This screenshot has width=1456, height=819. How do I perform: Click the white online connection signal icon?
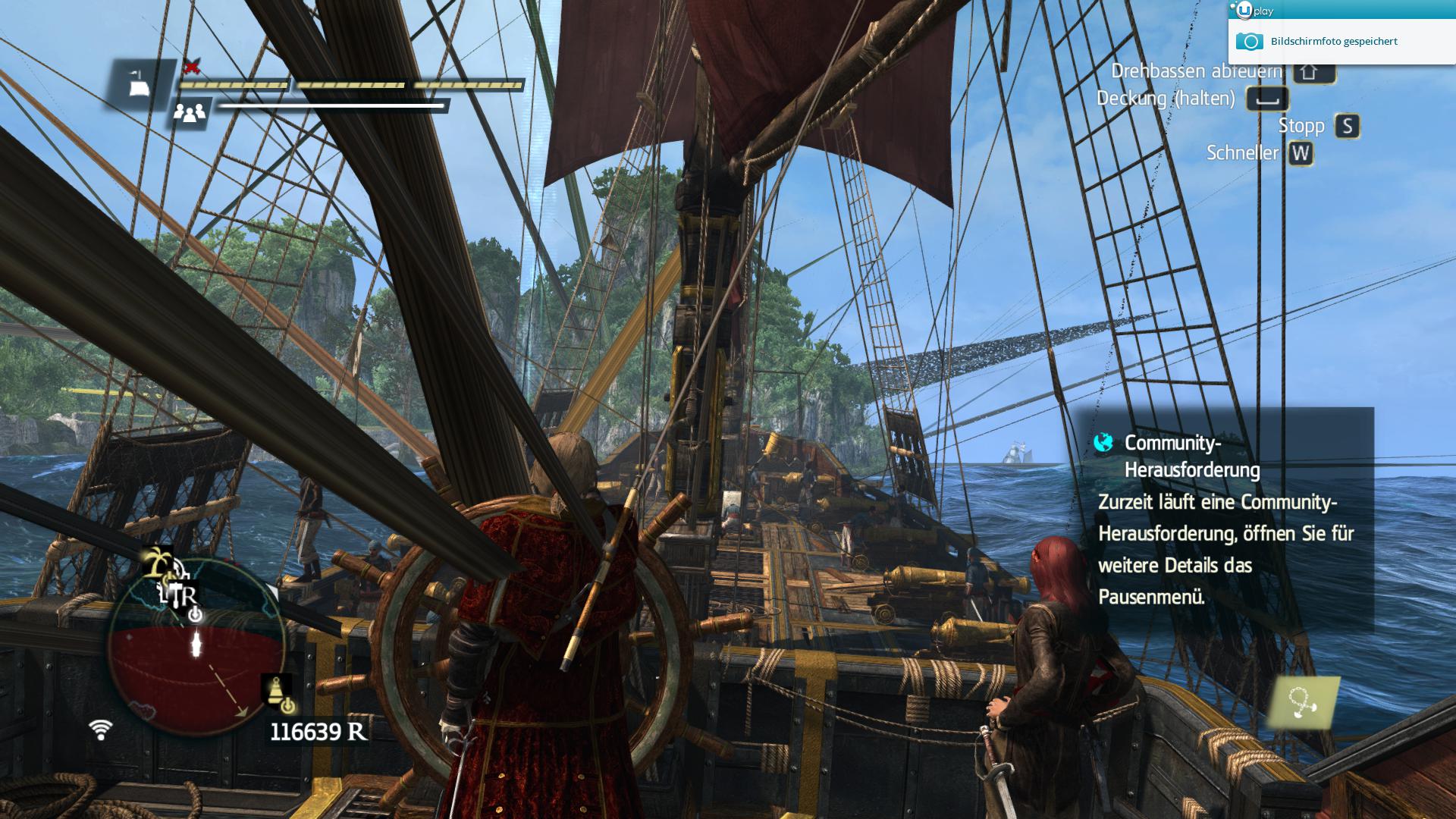[100, 730]
